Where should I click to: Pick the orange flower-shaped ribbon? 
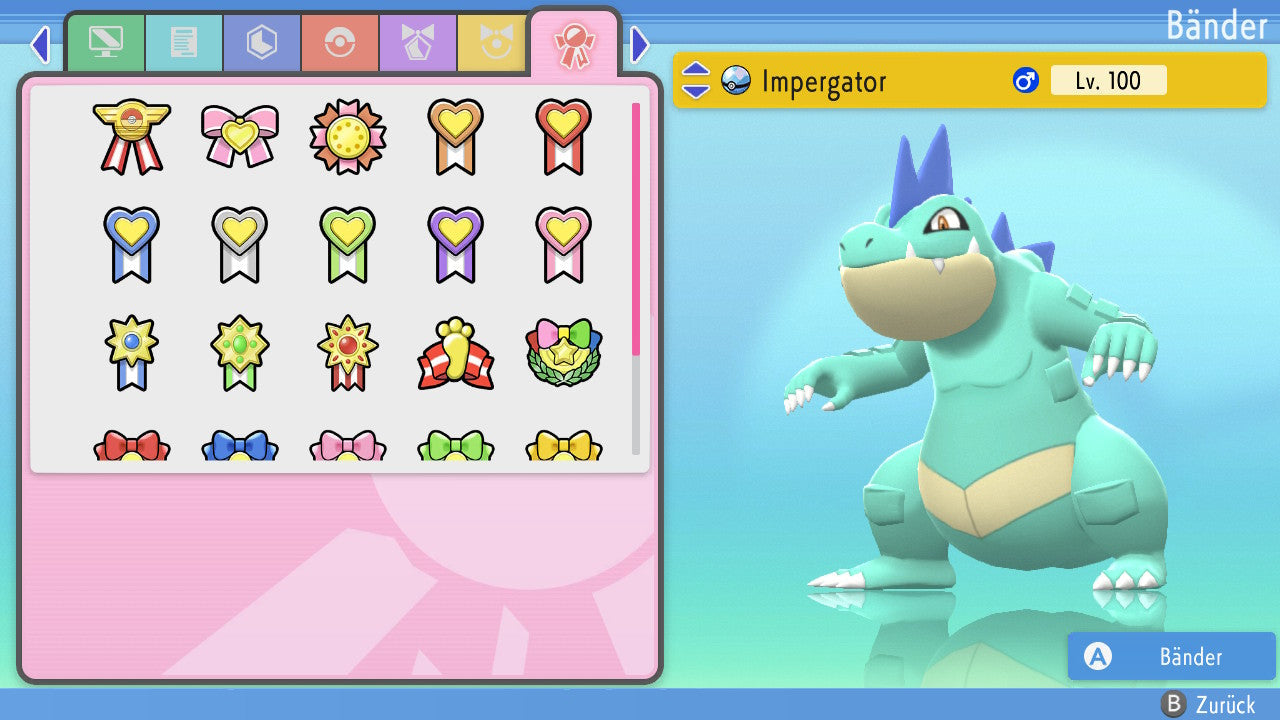tap(348, 136)
